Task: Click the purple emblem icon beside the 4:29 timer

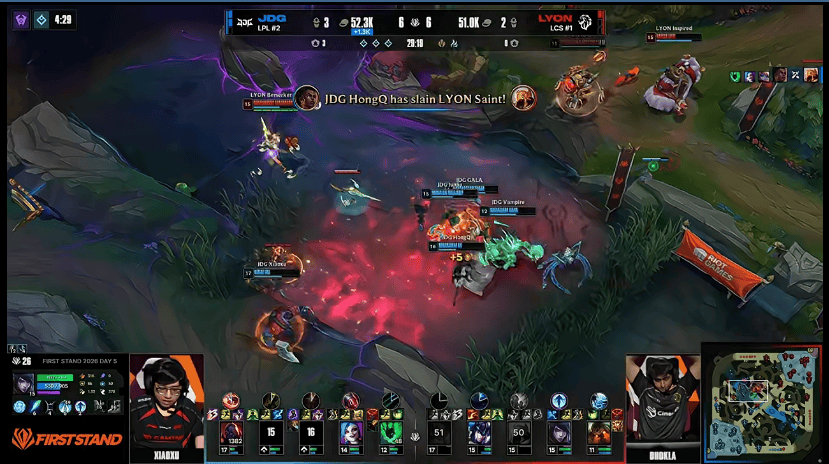Action: 20,19
